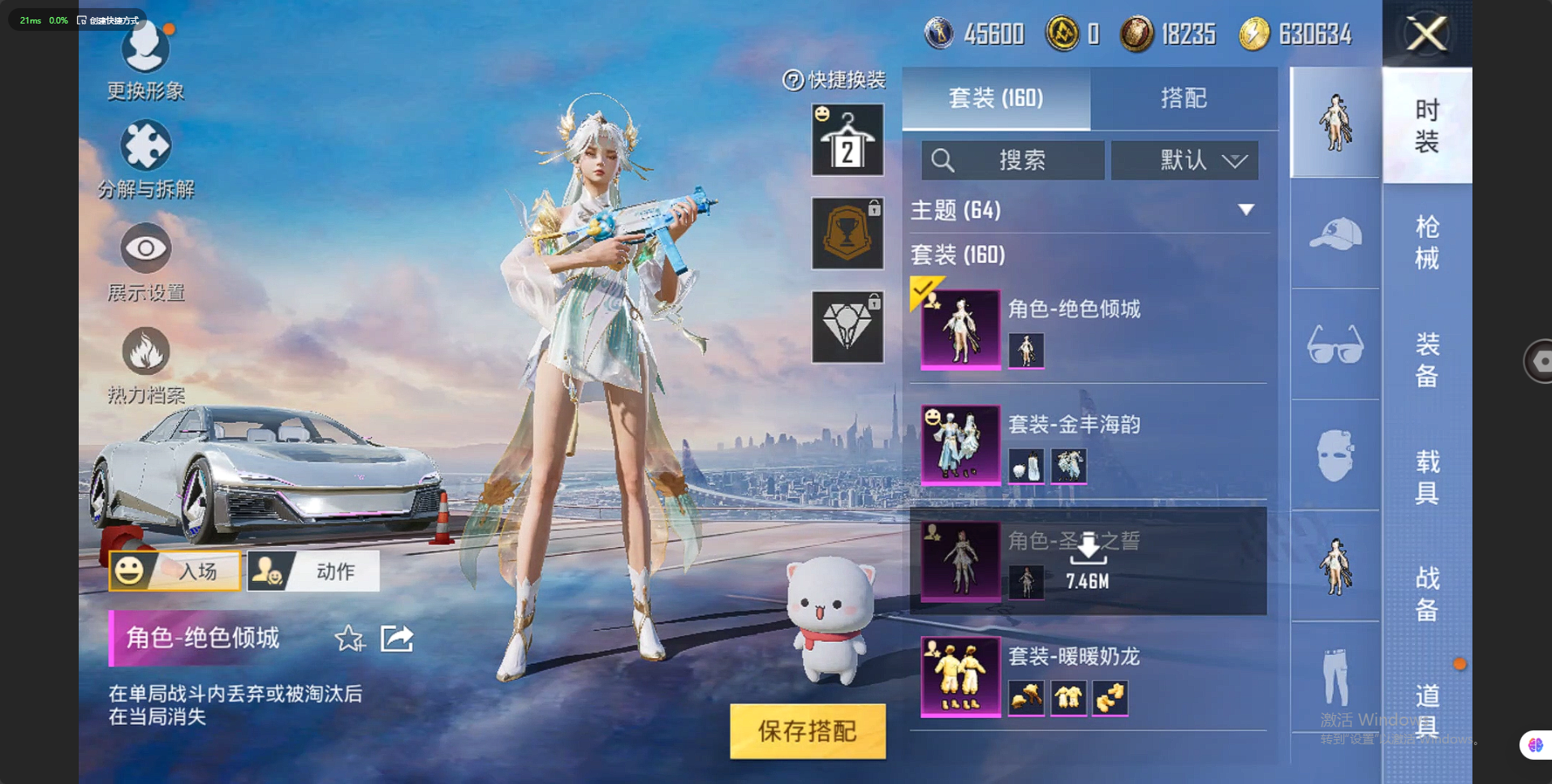Image resolution: width=1552 pixels, height=784 pixels.
Task: Share the outfit using the arrow icon
Action: (397, 639)
